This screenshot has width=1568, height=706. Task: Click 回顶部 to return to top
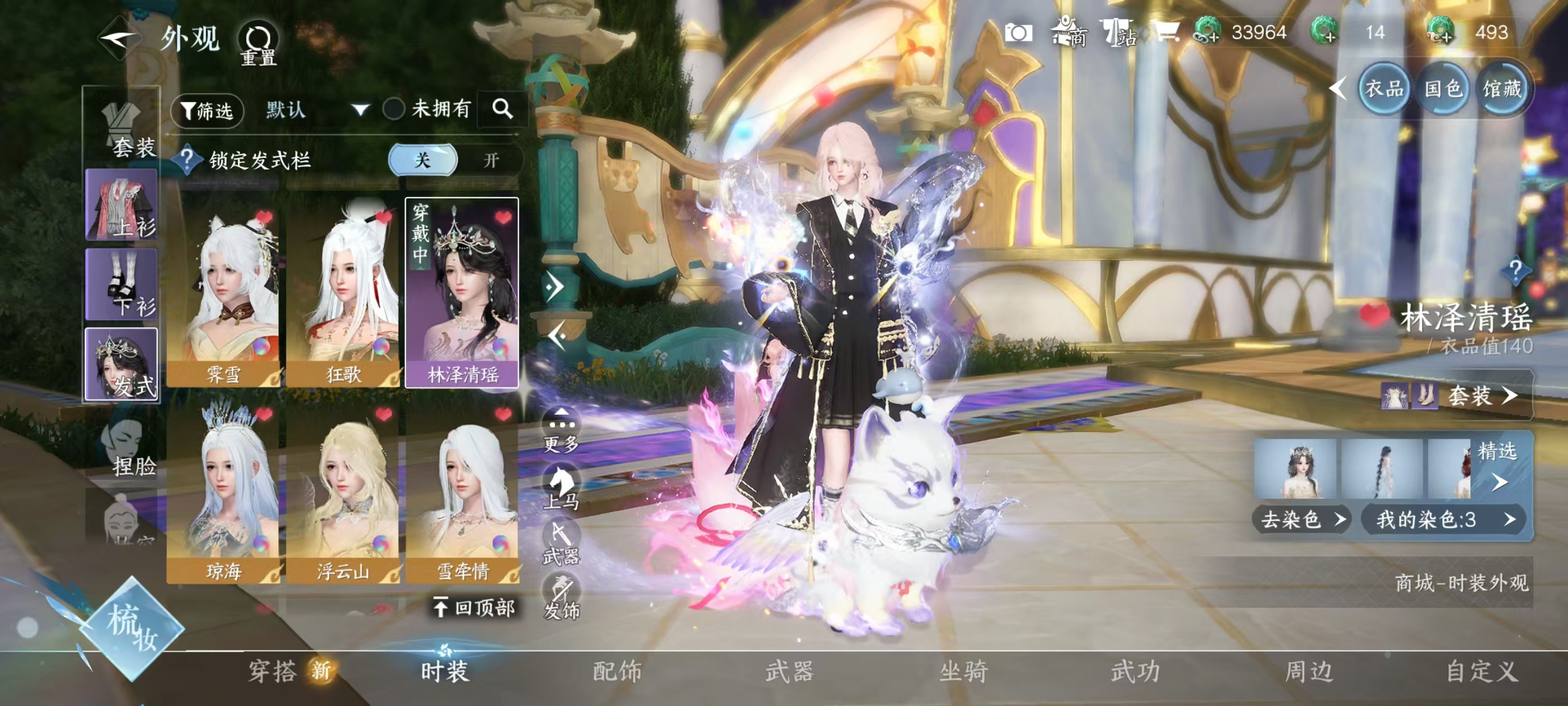[x=475, y=607]
